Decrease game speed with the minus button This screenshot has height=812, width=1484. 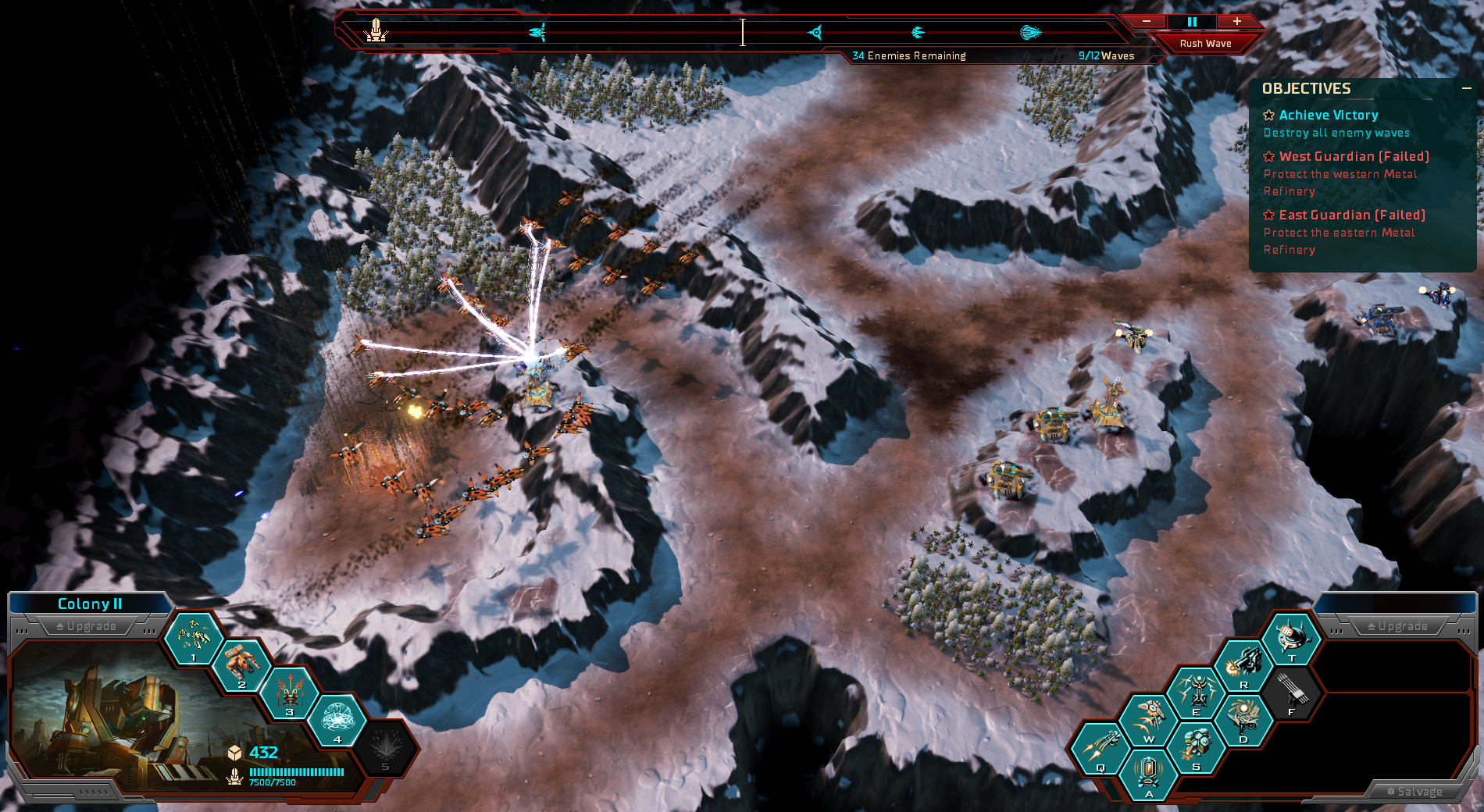coord(1147,22)
